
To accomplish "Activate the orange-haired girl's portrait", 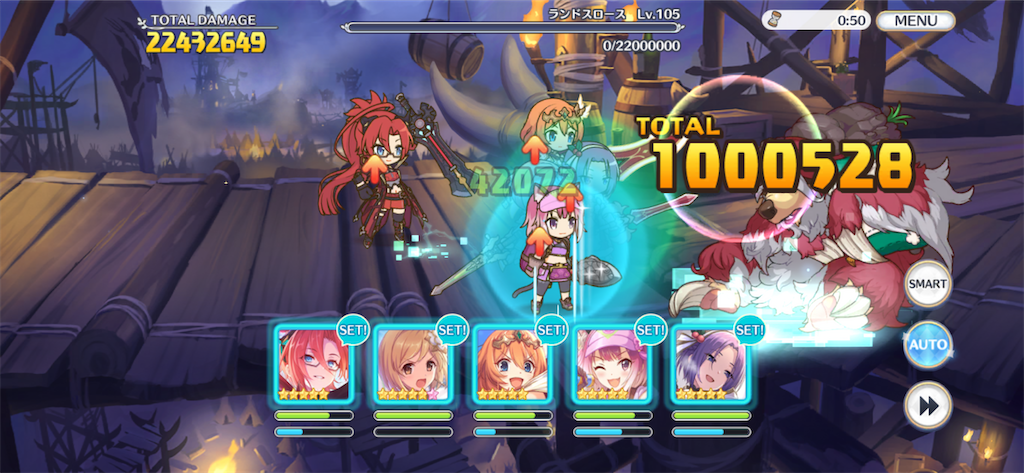I will point(512,363).
